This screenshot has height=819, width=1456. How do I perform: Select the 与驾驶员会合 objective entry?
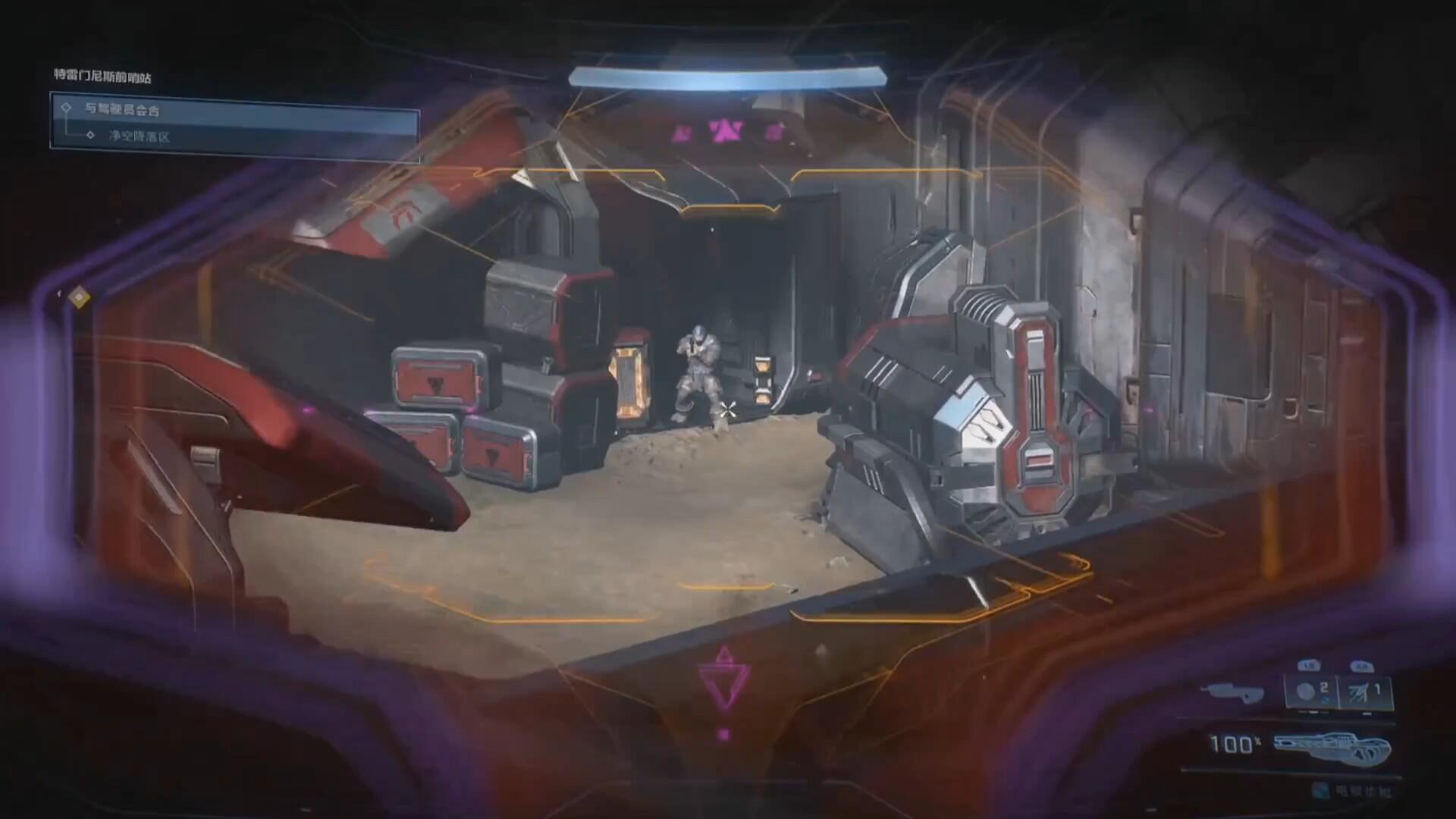(123, 110)
